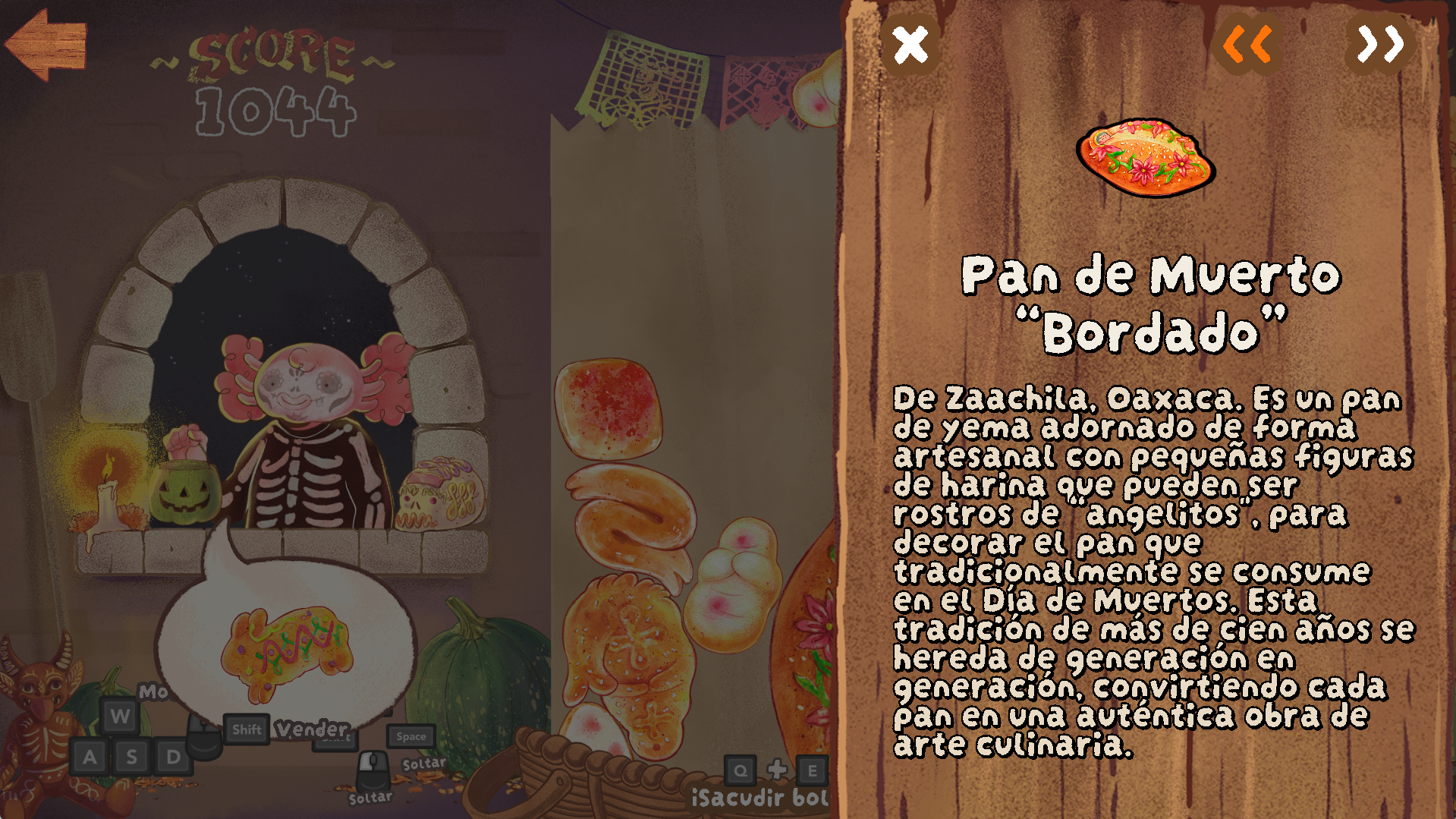Select the Vender action label
This screenshot has width=1456, height=819.
point(310,727)
